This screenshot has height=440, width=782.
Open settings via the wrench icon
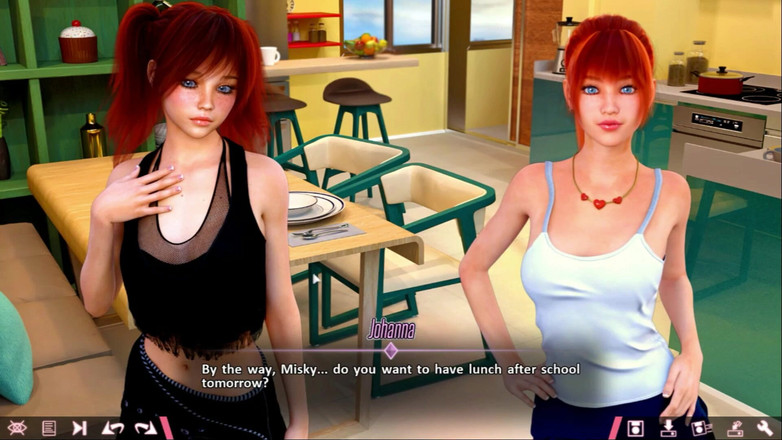point(765,428)
